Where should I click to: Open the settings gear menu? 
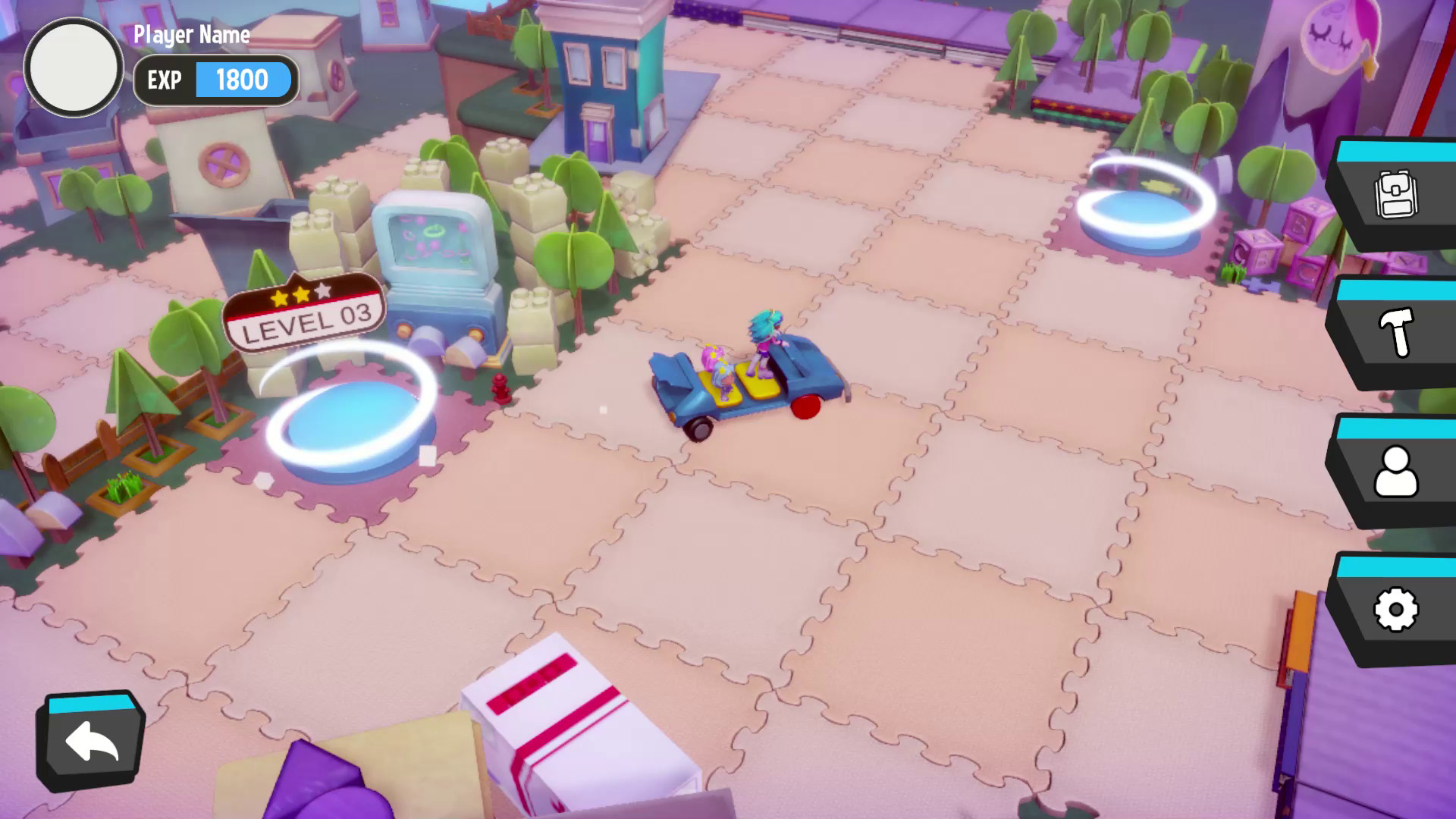coord(1398,608)
